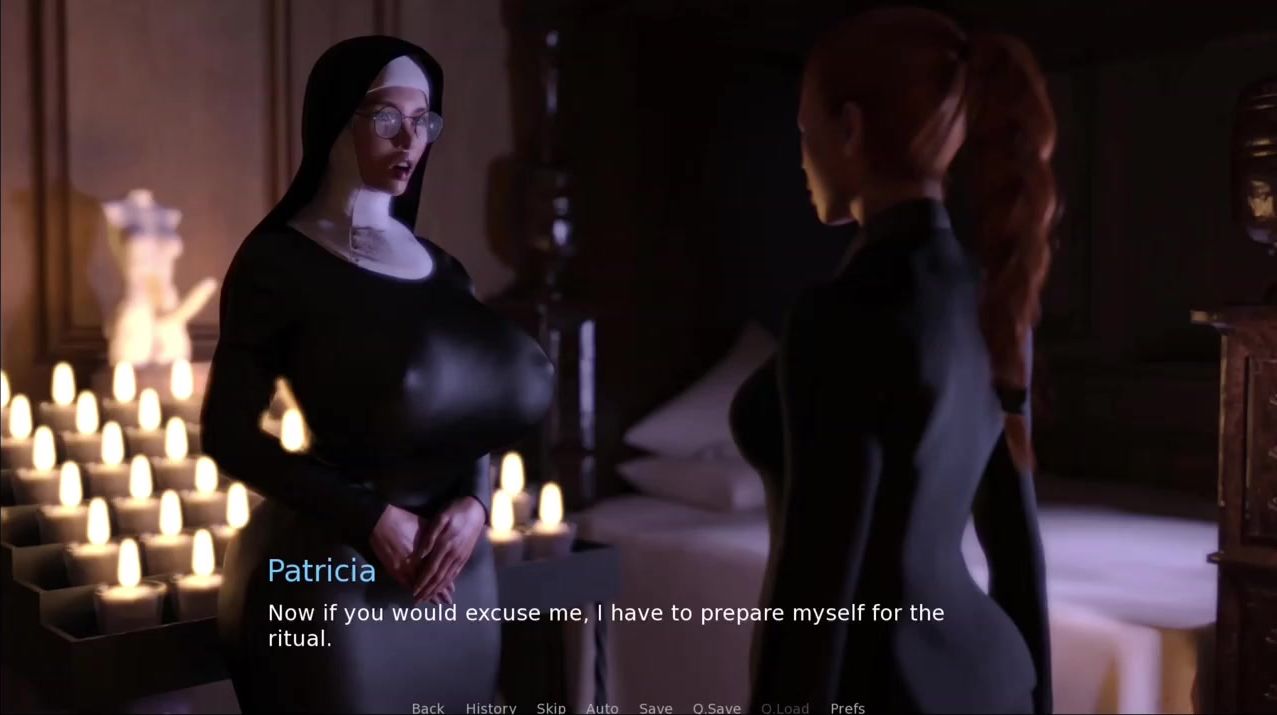Image resolution: width=1277 pixels, height=715 pixels.
Task: Activate Skip to fast-forward dialogue
Action: pos(551,708)
